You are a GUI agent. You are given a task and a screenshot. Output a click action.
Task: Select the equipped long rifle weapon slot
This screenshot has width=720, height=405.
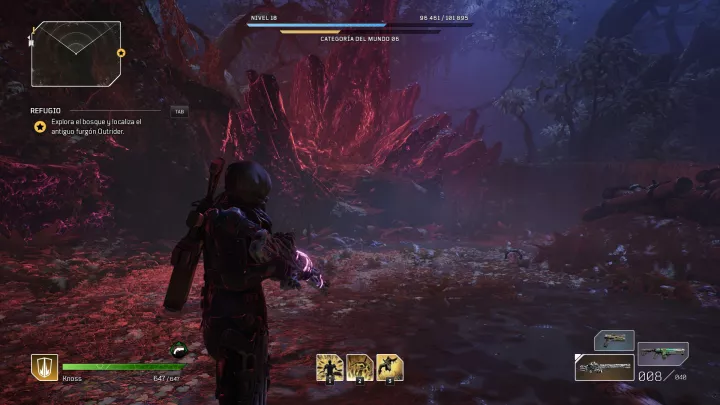[604, 367]
